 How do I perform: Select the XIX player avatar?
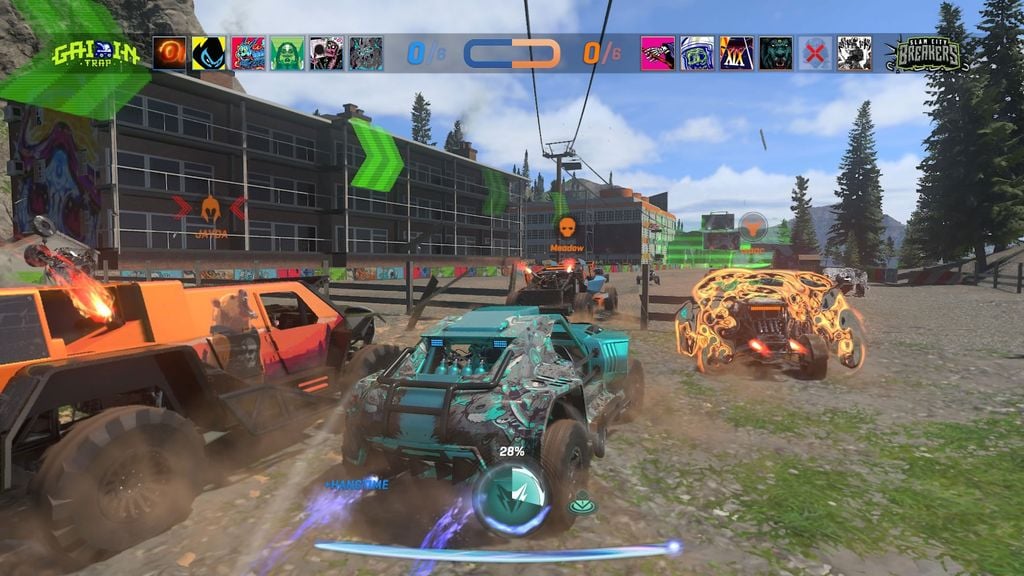pyautogui.click(x=737, y=53)
